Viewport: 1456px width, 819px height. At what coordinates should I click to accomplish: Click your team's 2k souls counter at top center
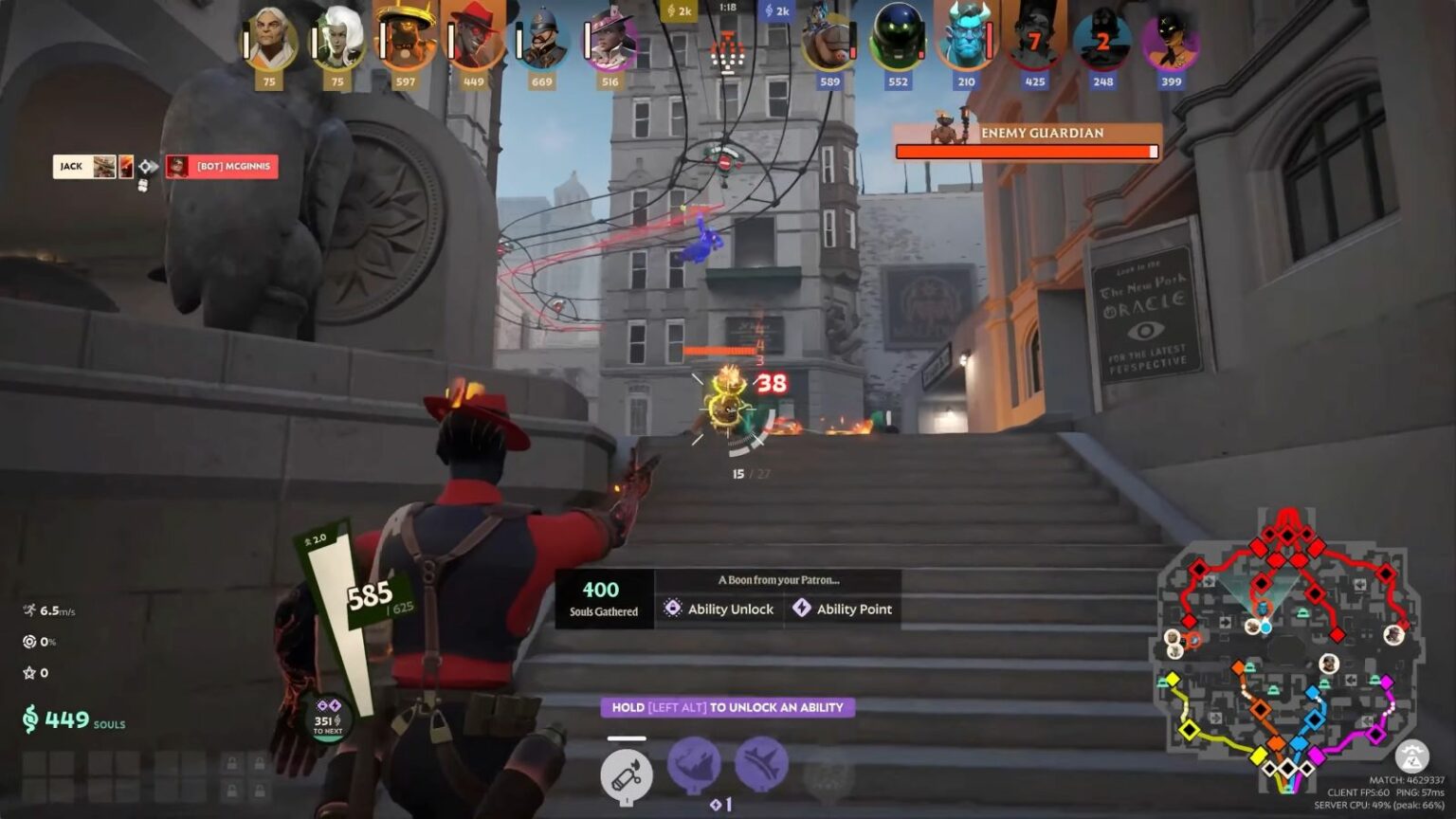[x=678, y=11]
